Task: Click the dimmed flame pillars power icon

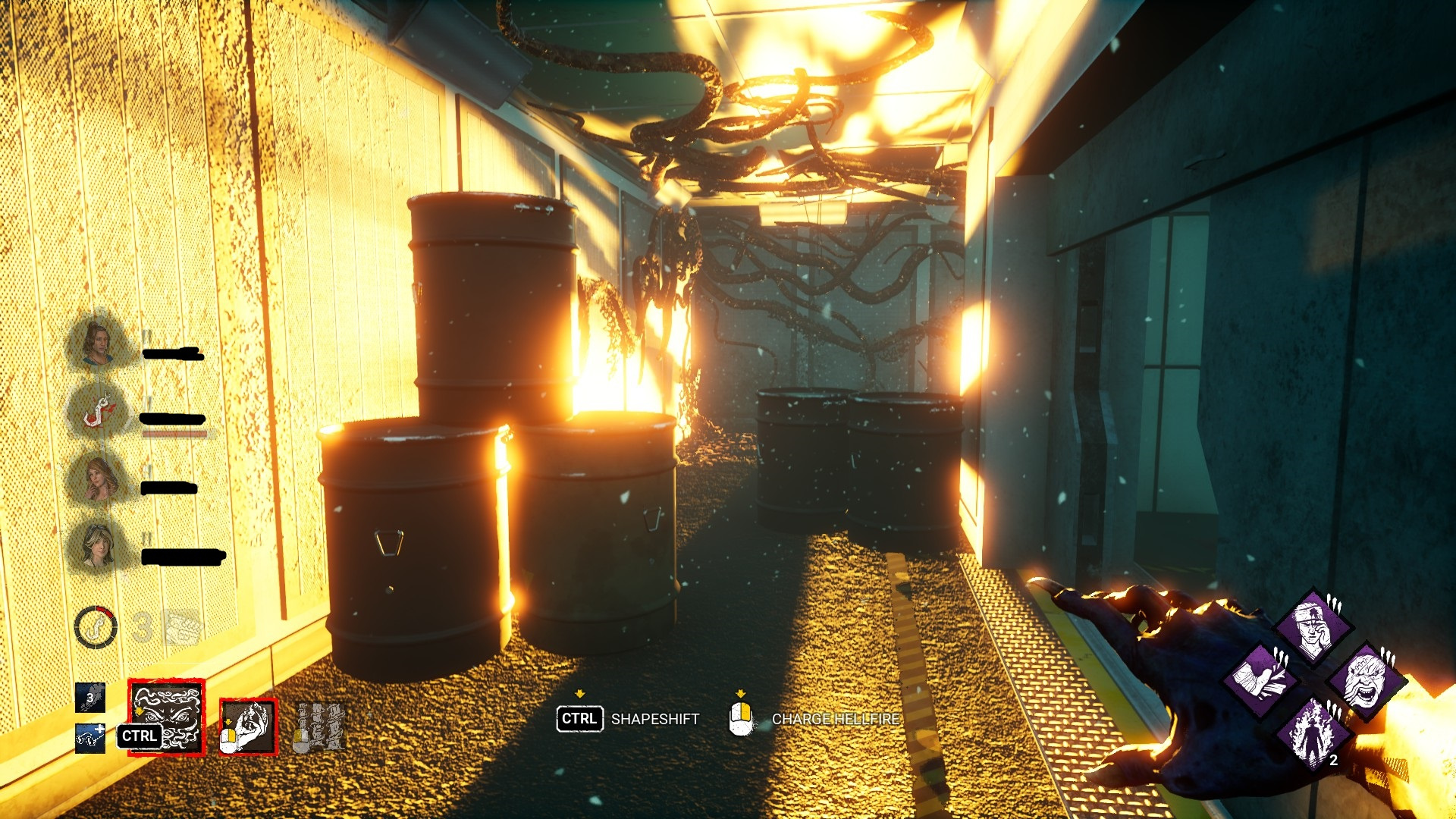Action: pos(318,726)
